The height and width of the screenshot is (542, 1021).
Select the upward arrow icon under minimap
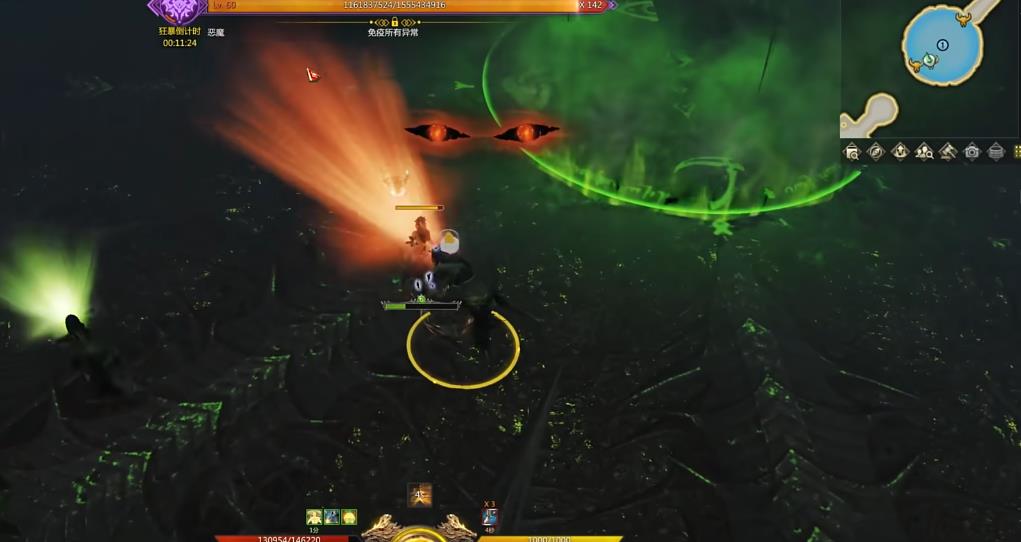point(900,152)
